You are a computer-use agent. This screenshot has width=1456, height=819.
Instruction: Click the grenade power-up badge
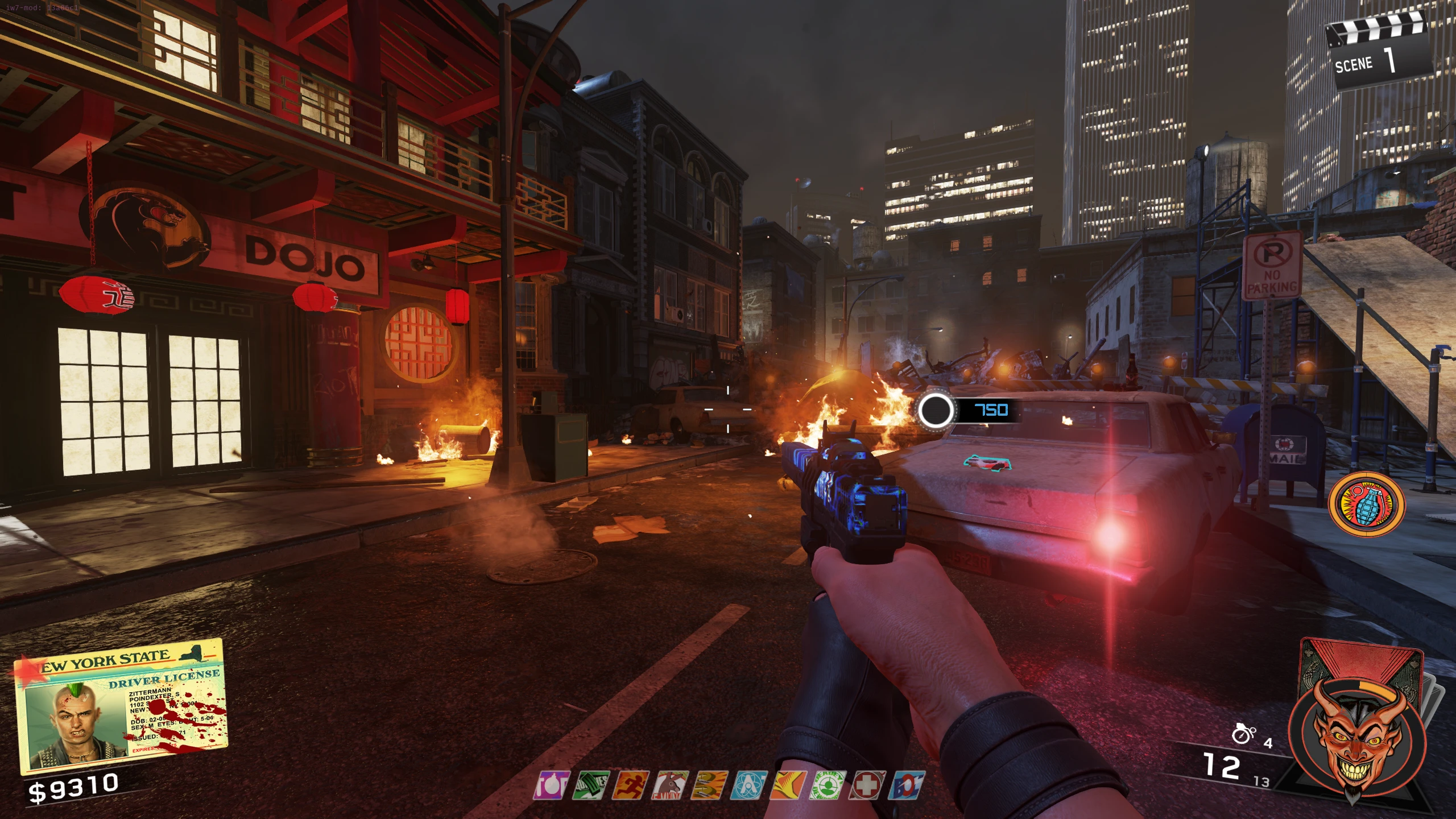pos(1366,504)
